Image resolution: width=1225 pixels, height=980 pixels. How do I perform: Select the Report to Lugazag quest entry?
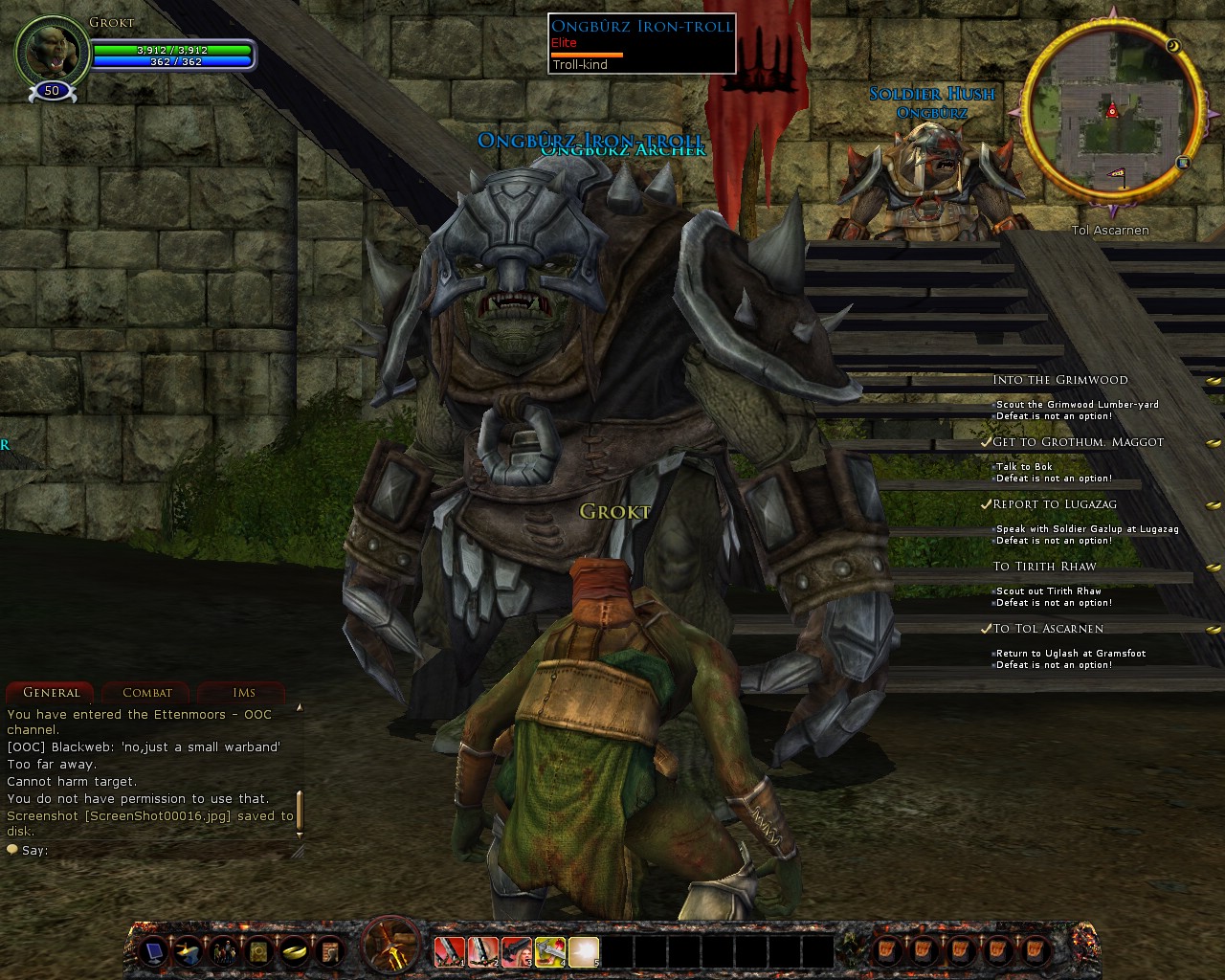(x=1054, y=504)
